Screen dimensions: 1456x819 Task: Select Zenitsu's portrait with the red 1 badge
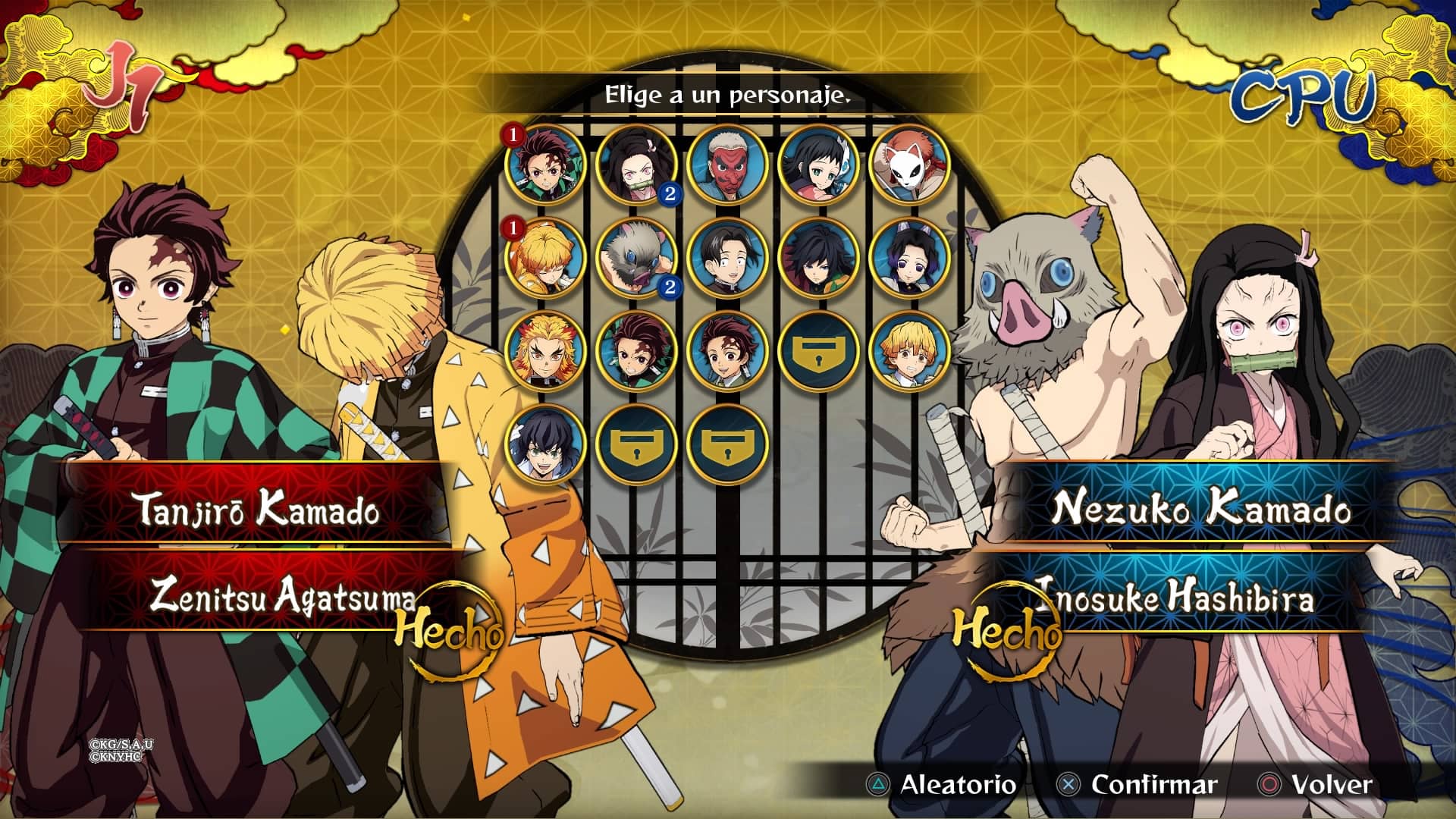coord(544,257)
